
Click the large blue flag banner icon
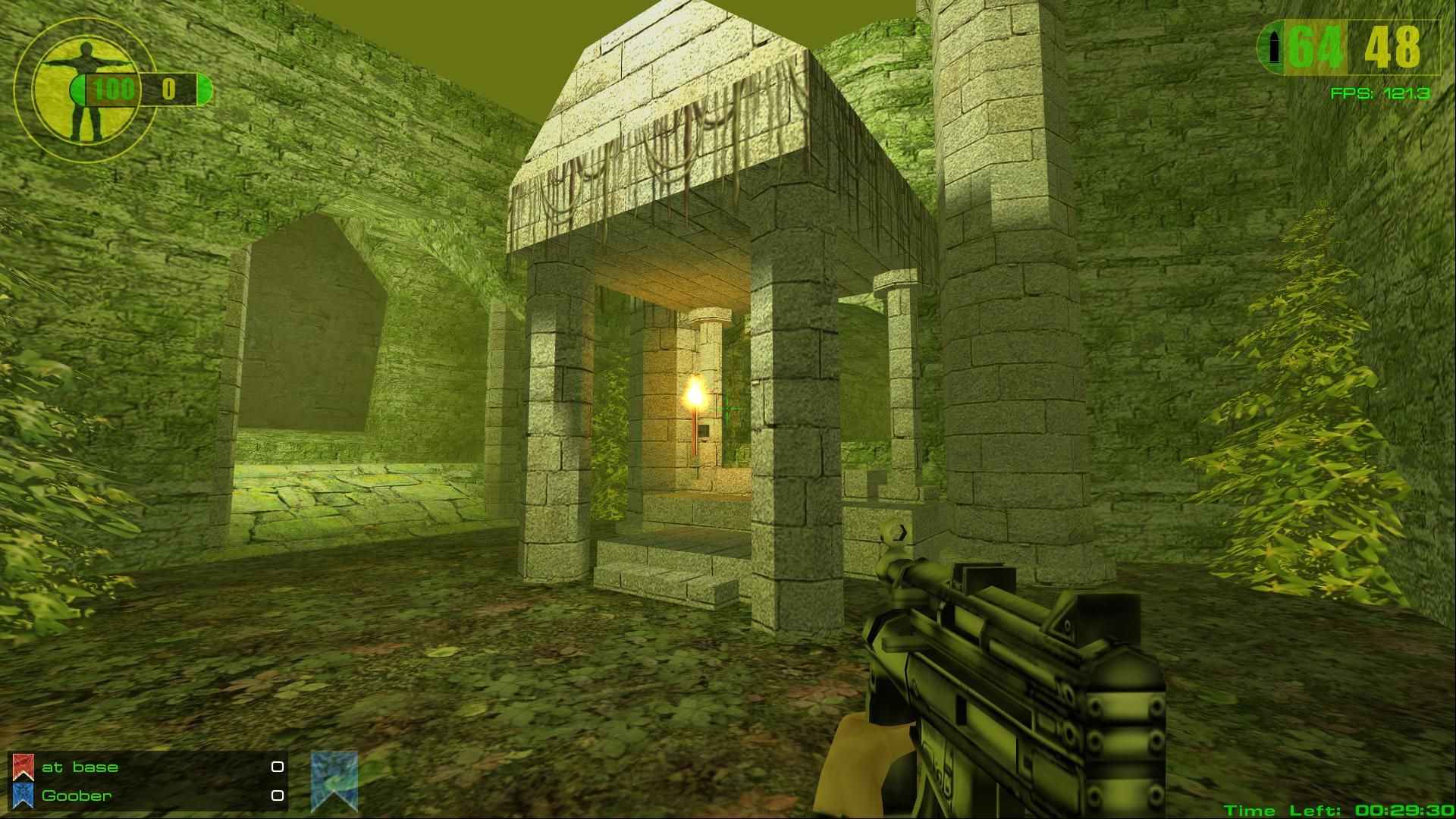click(334, 781)
